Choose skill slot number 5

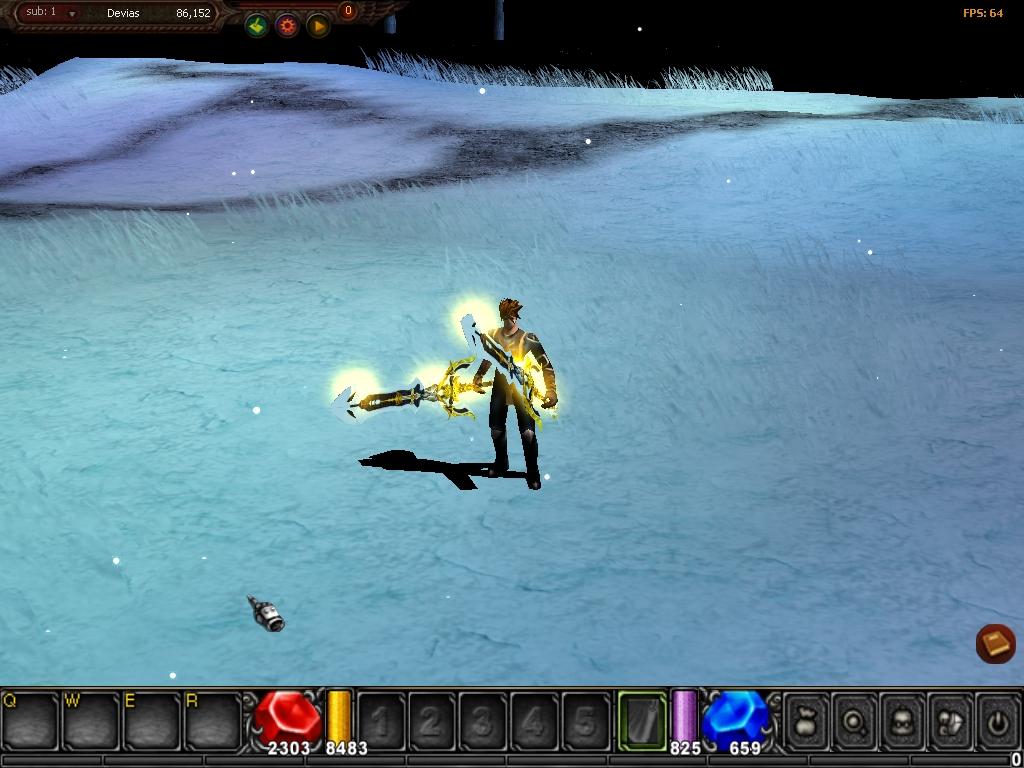[x=585, y=720]
